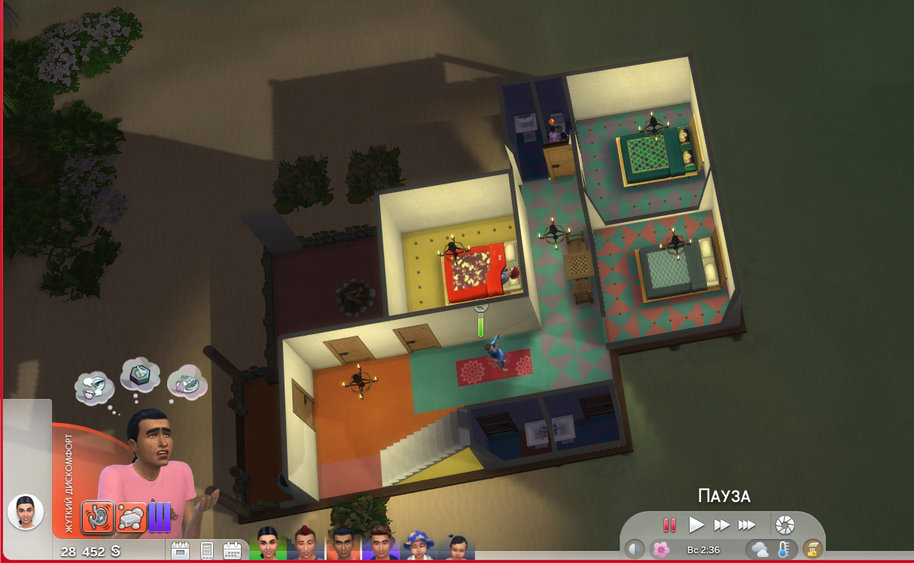Open the calendar icon right of the phone
This screenshot has height=563, width=914.
tap(232, 550)
